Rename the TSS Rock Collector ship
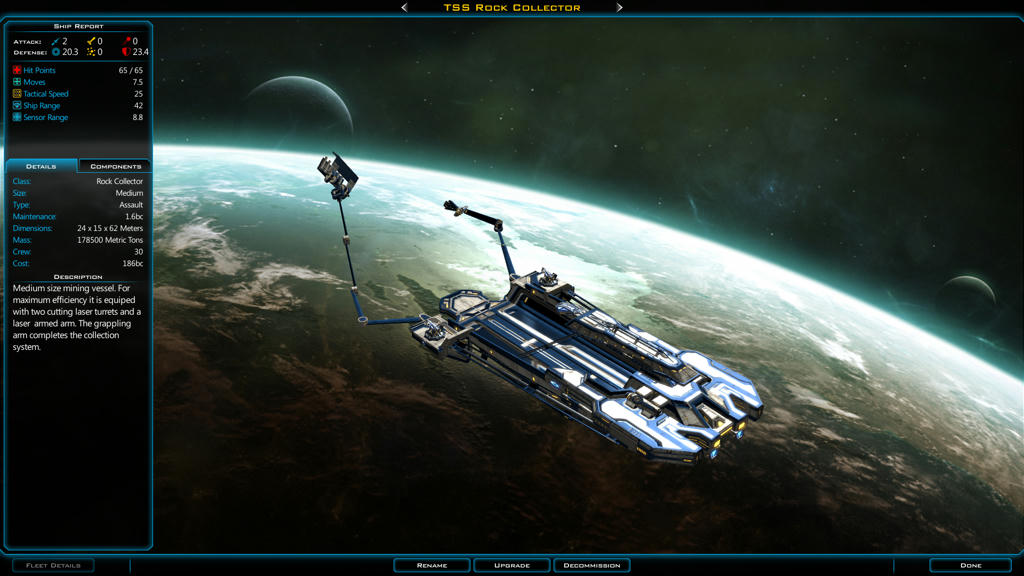The width and height of the screenshot is (1024, 576). pos(432,565)
